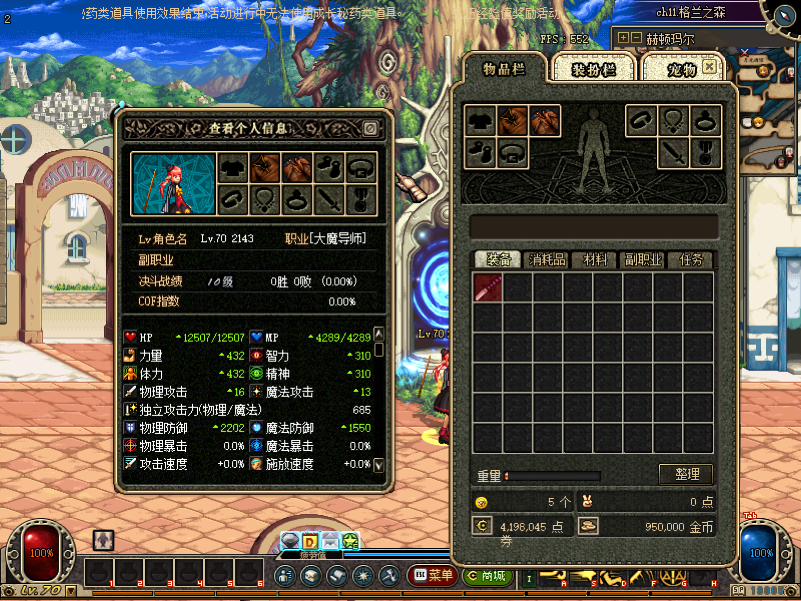The image size is (801, 601).
Task: Close the 查看个人信息 panel
Action: (x=370, y=128)
